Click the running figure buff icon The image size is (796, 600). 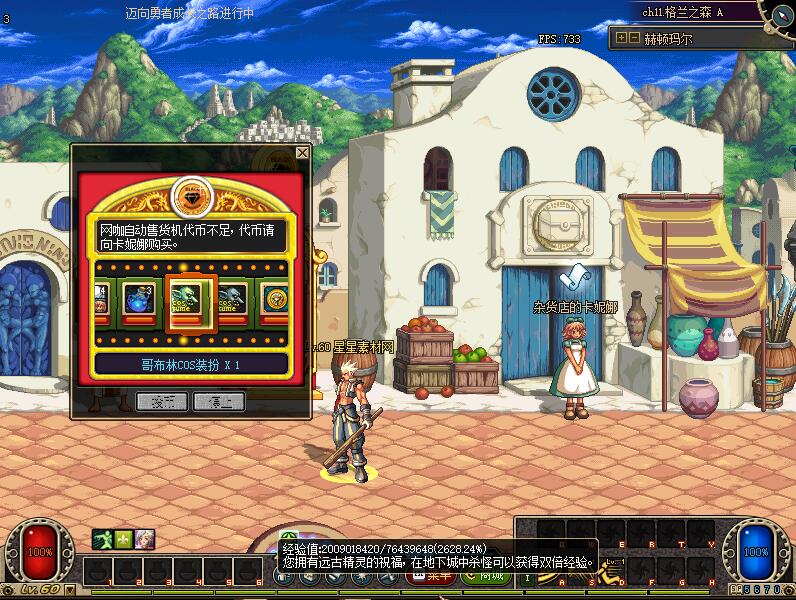point(102,539)
